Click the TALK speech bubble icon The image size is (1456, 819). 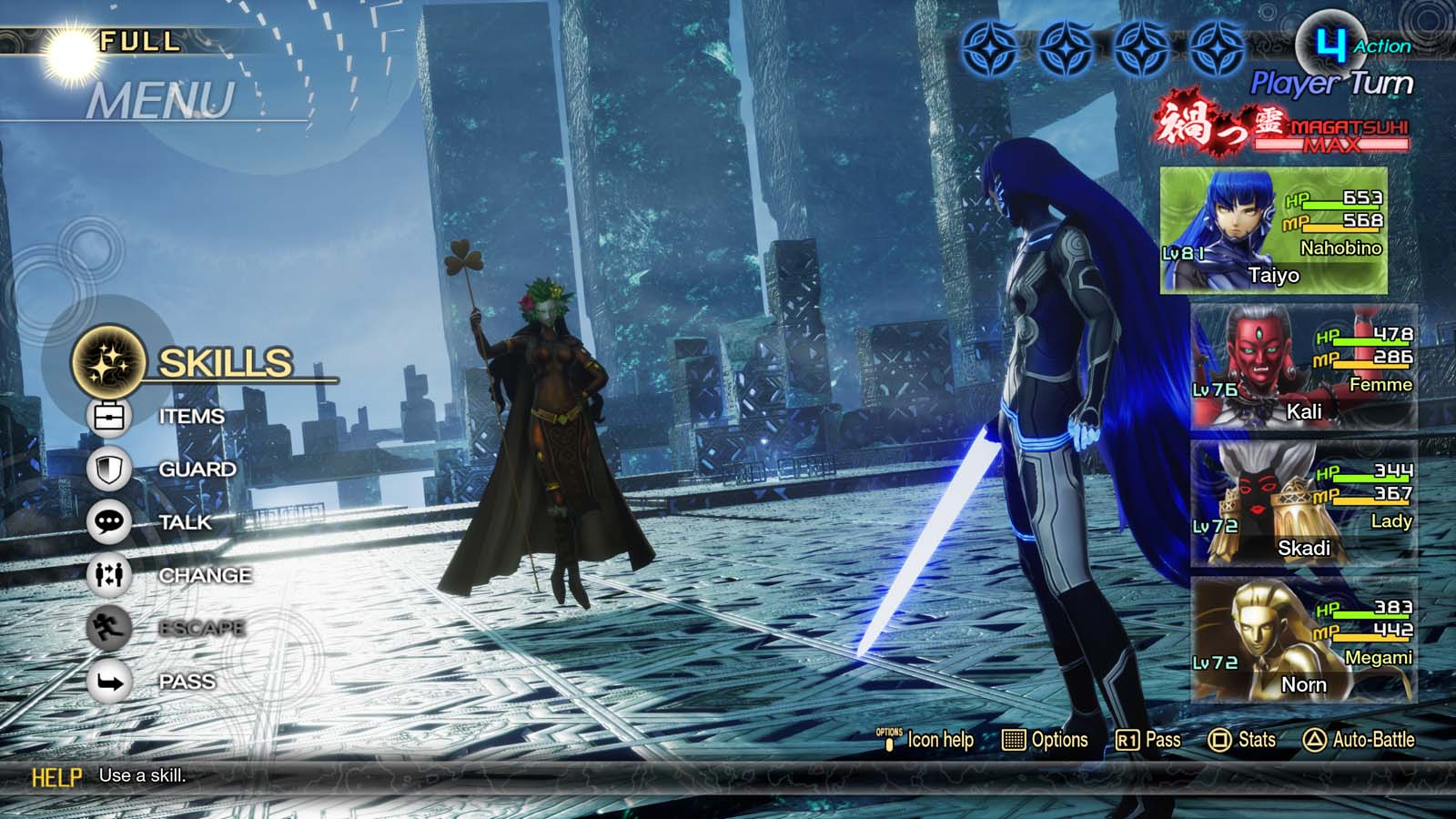click(x=108, y=521)
